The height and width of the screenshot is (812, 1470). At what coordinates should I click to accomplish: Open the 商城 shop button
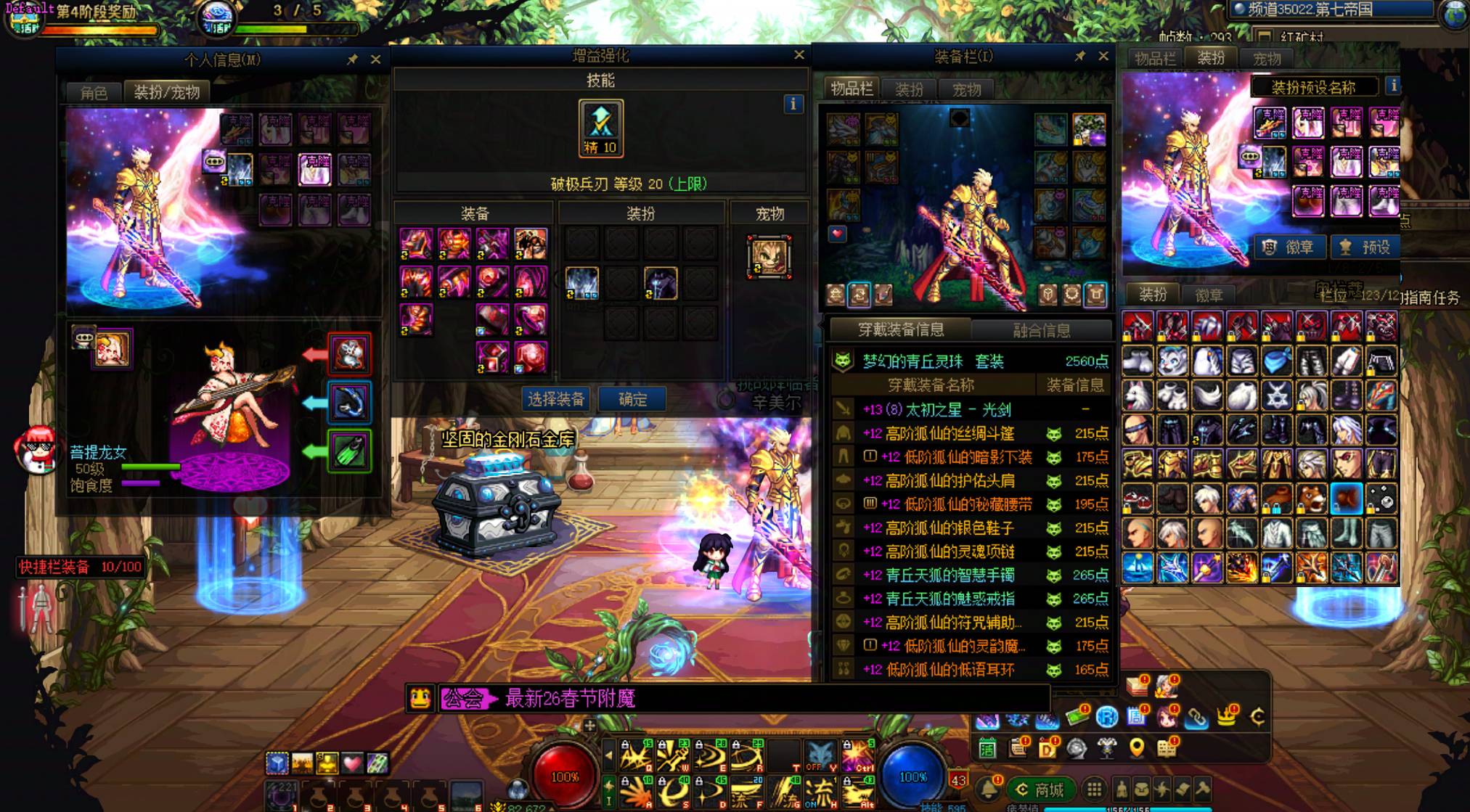(1040, 790)
